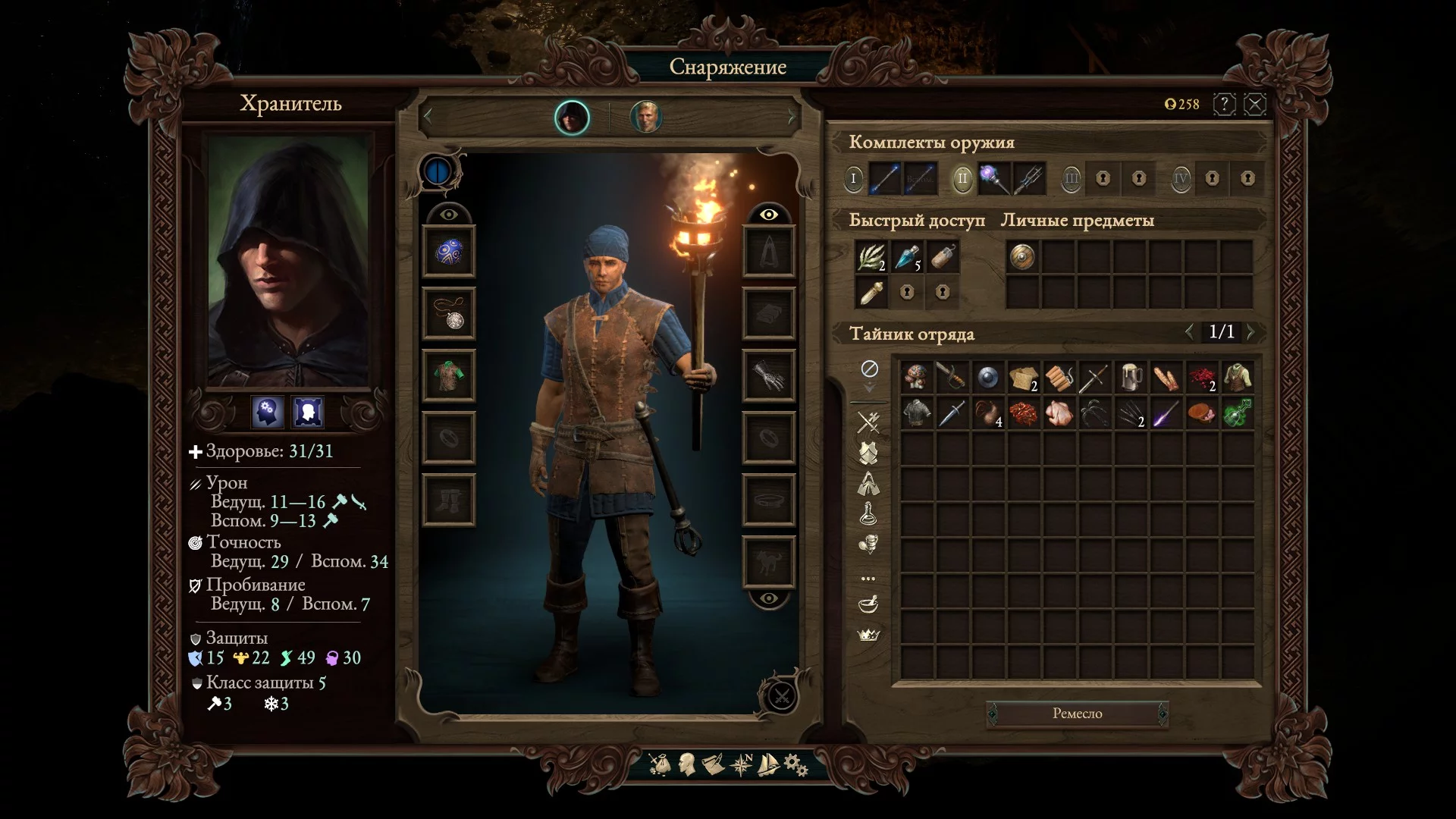Select the raw chicken in the stash

(x=1059, y=413)
